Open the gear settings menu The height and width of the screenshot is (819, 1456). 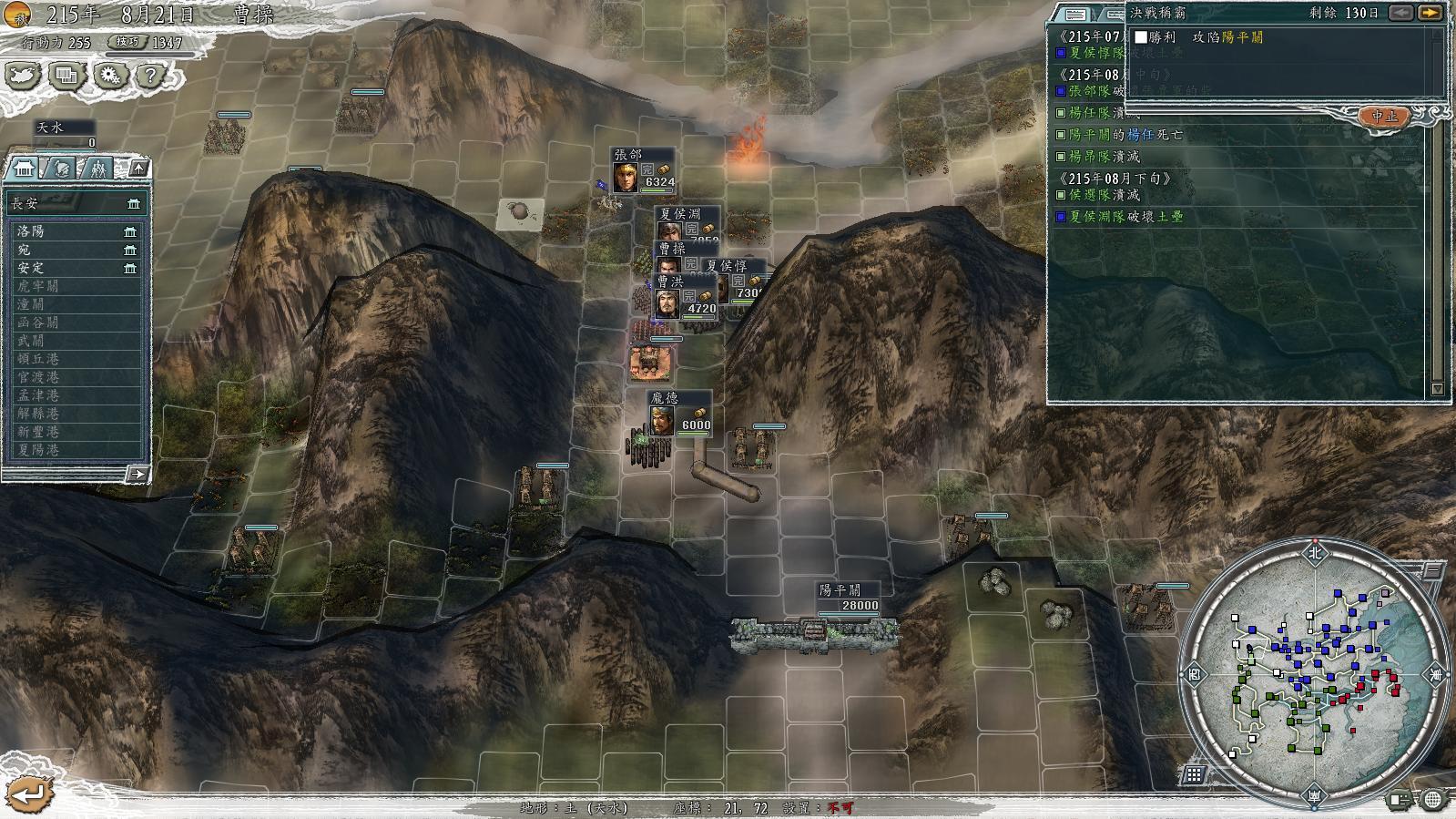[x=109, y=76]
